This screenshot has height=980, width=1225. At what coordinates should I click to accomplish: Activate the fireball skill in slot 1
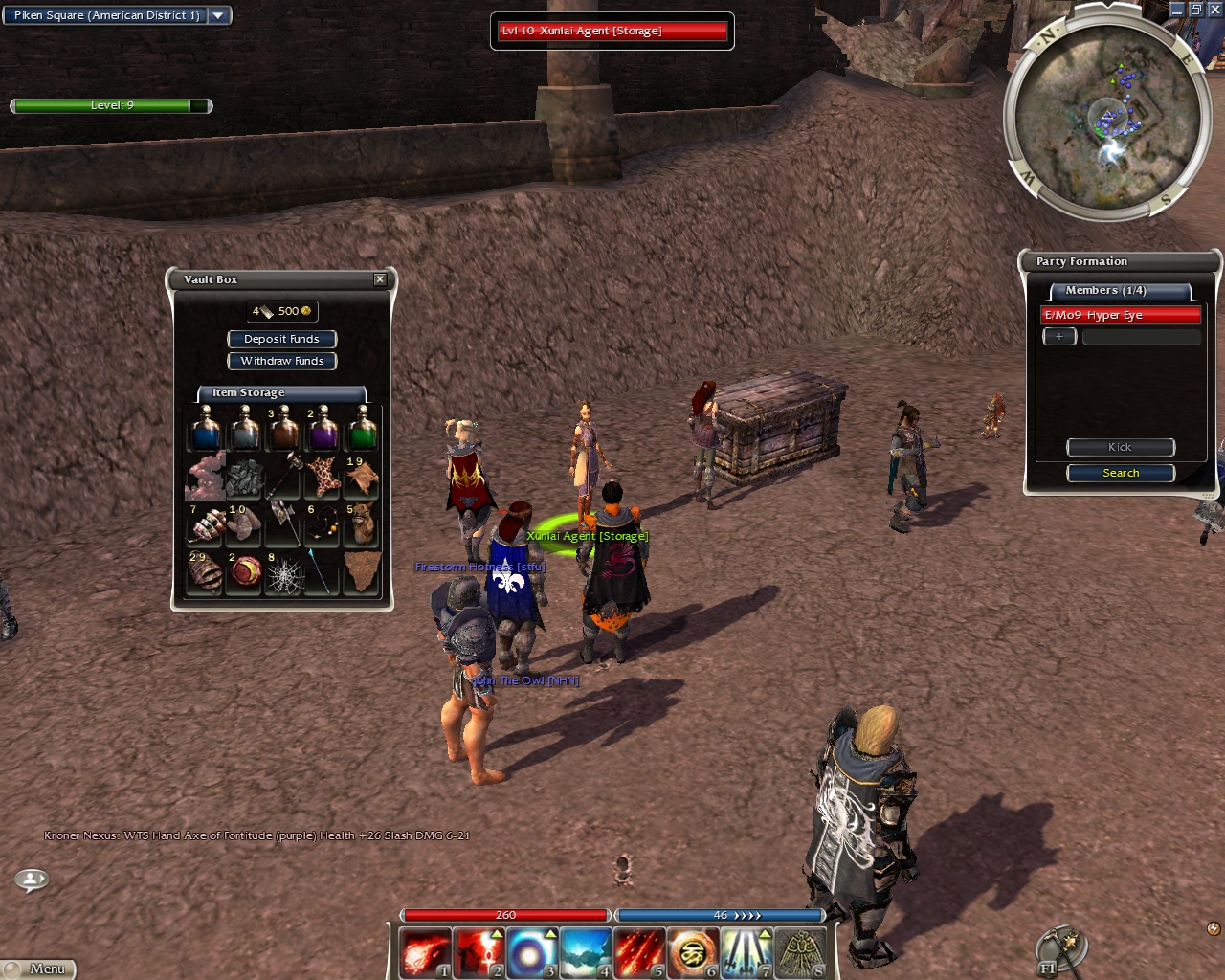(x=424, y=953)
